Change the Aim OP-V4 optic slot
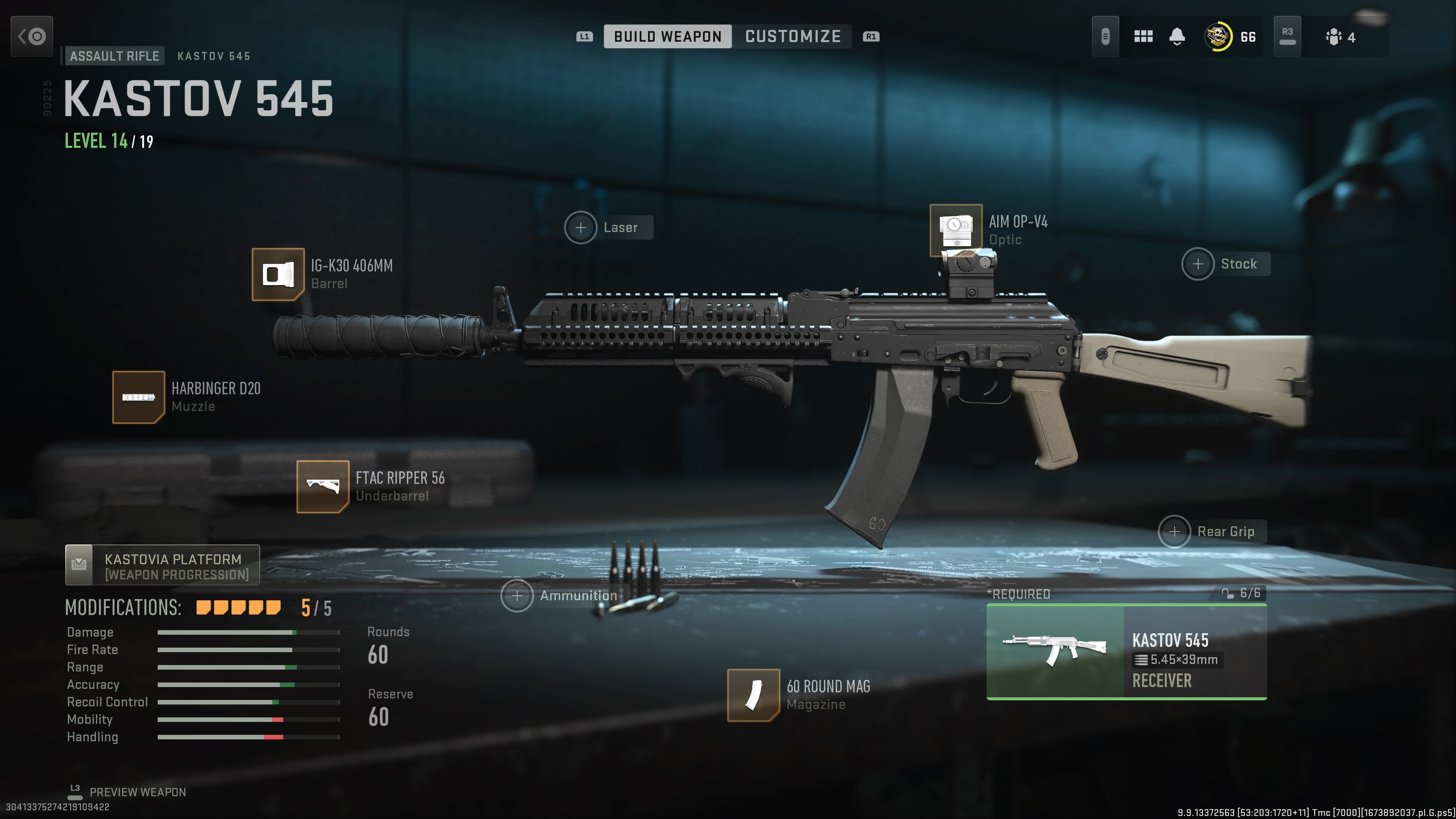The image size is (1456, 819). [956, 230]
